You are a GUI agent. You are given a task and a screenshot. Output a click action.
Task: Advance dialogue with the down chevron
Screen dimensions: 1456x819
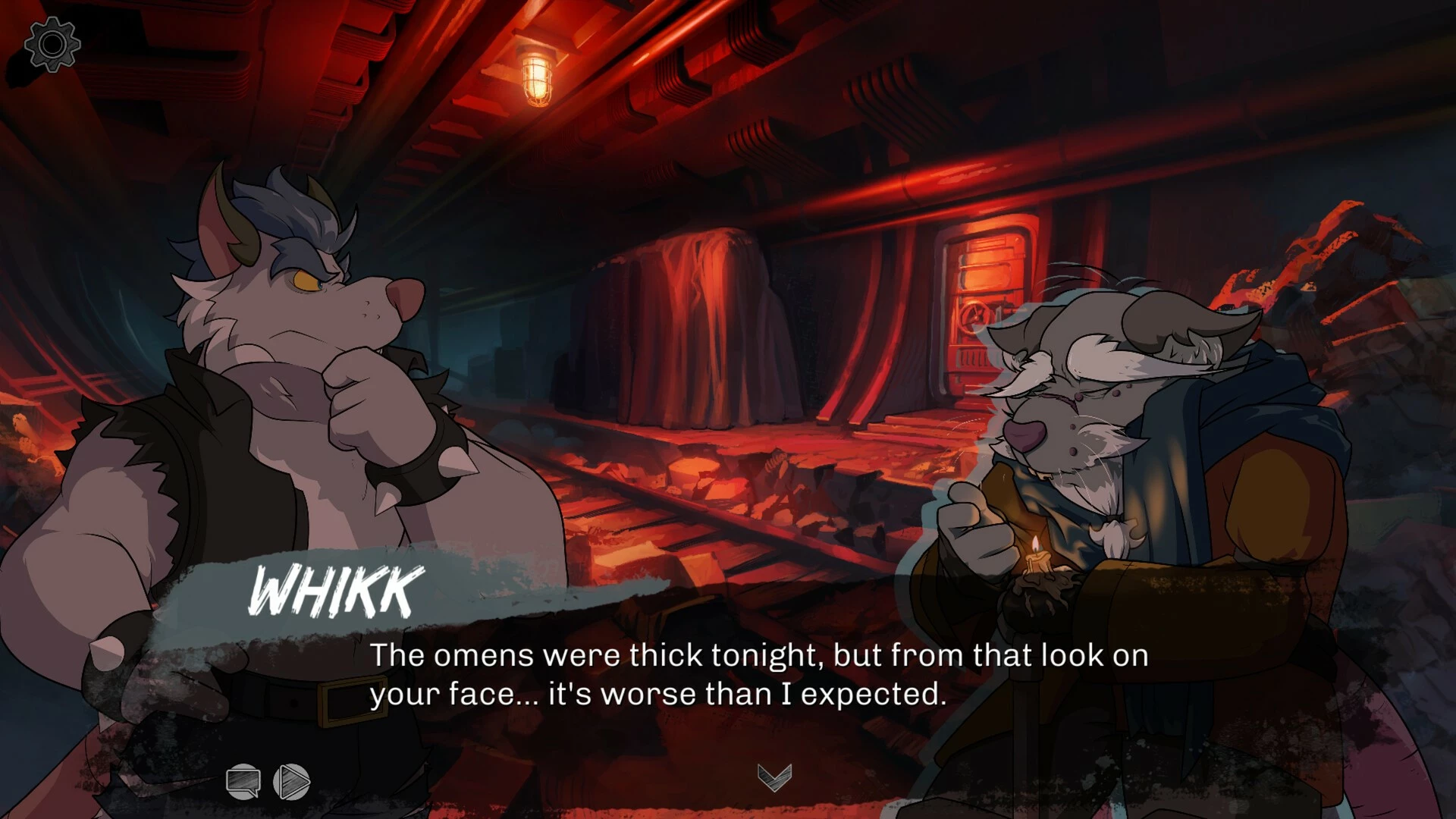click(x=774, y=777)
